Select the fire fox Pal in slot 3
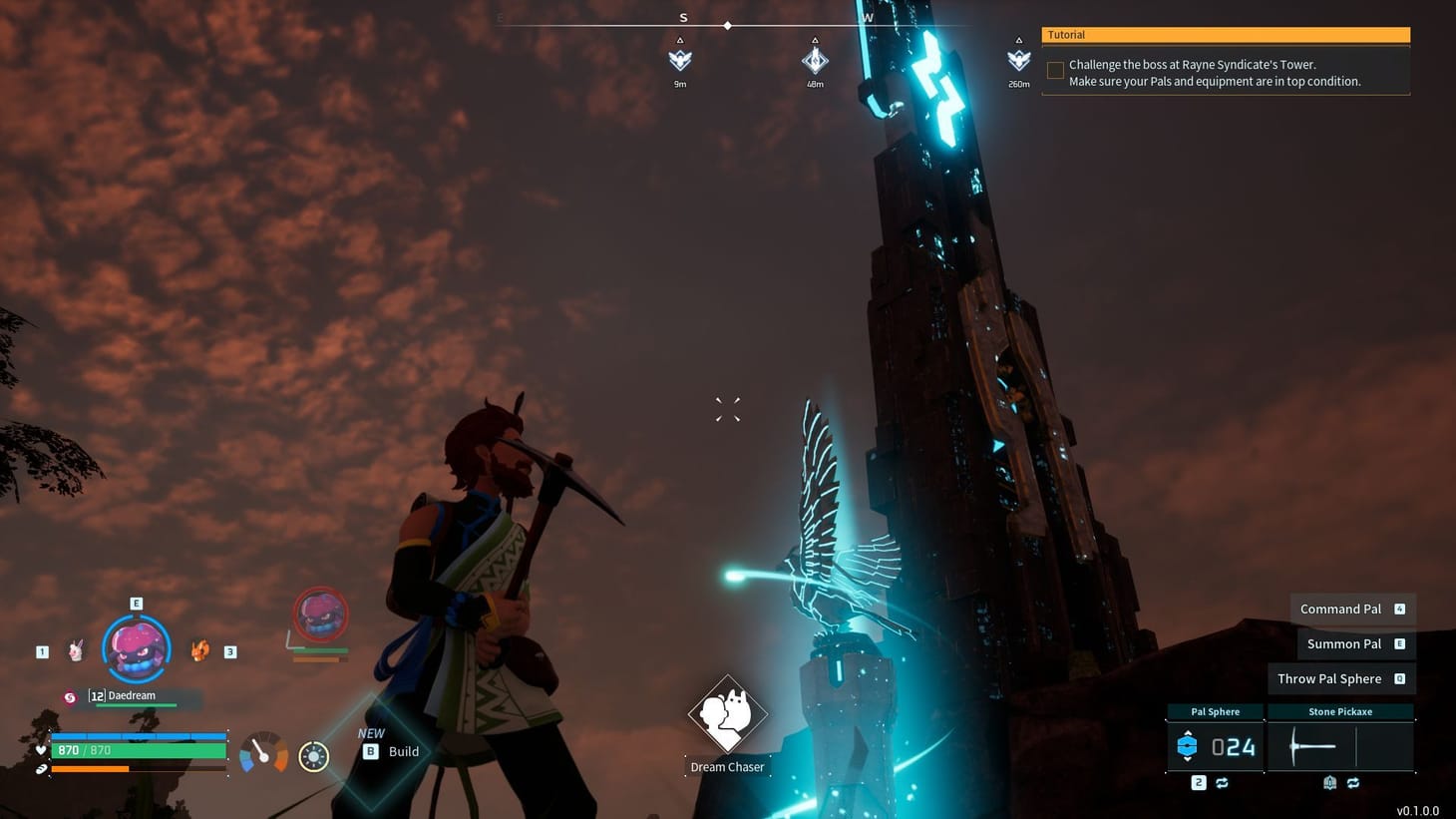This screenshot has height=819, width=1456. (199, 651)
